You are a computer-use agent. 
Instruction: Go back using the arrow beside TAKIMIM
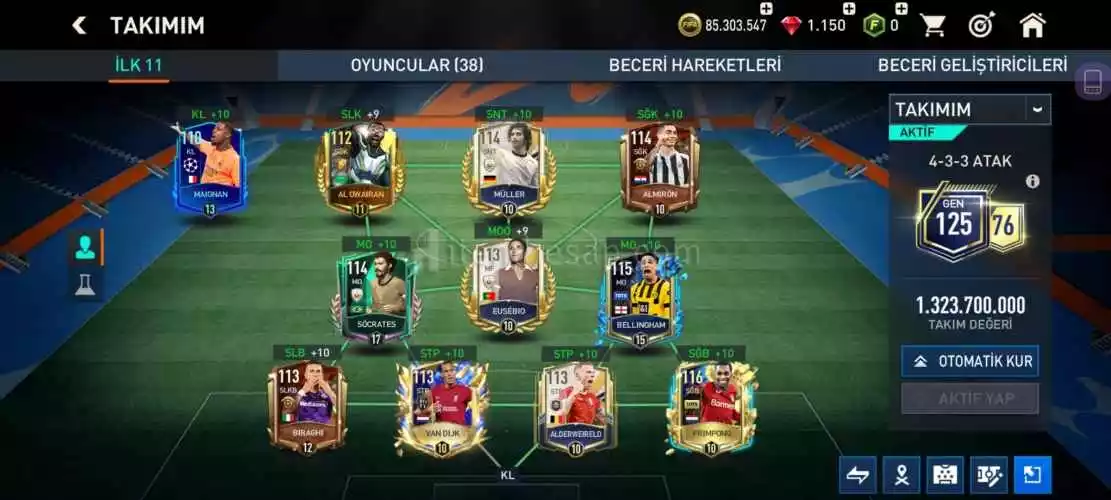(79, 26)
